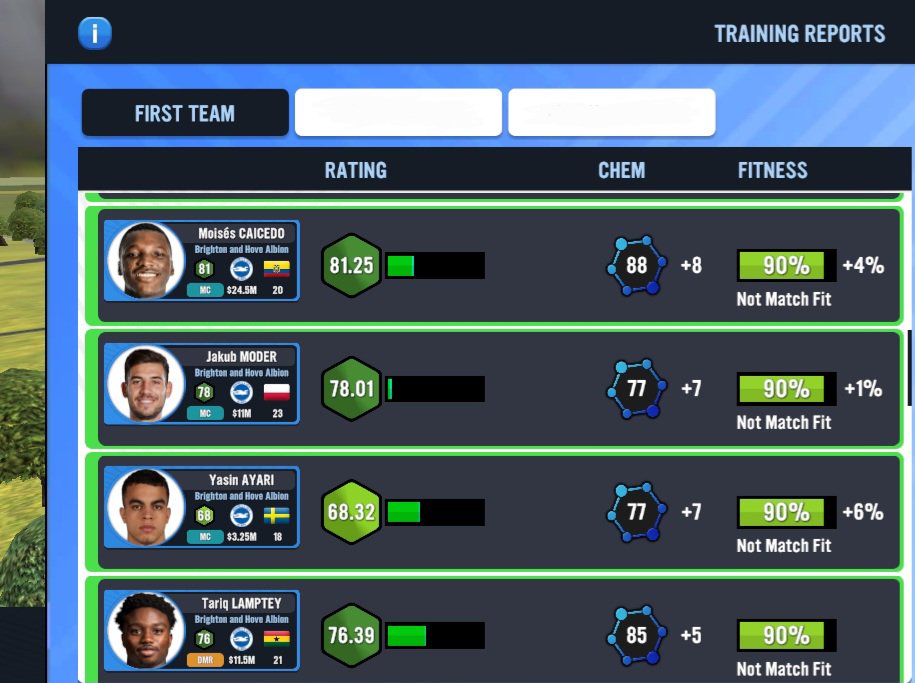Click Ayari's 68.32 rating badge
Image resolution: width=915 pixels, height=683 pixels.
coord(351,512)
